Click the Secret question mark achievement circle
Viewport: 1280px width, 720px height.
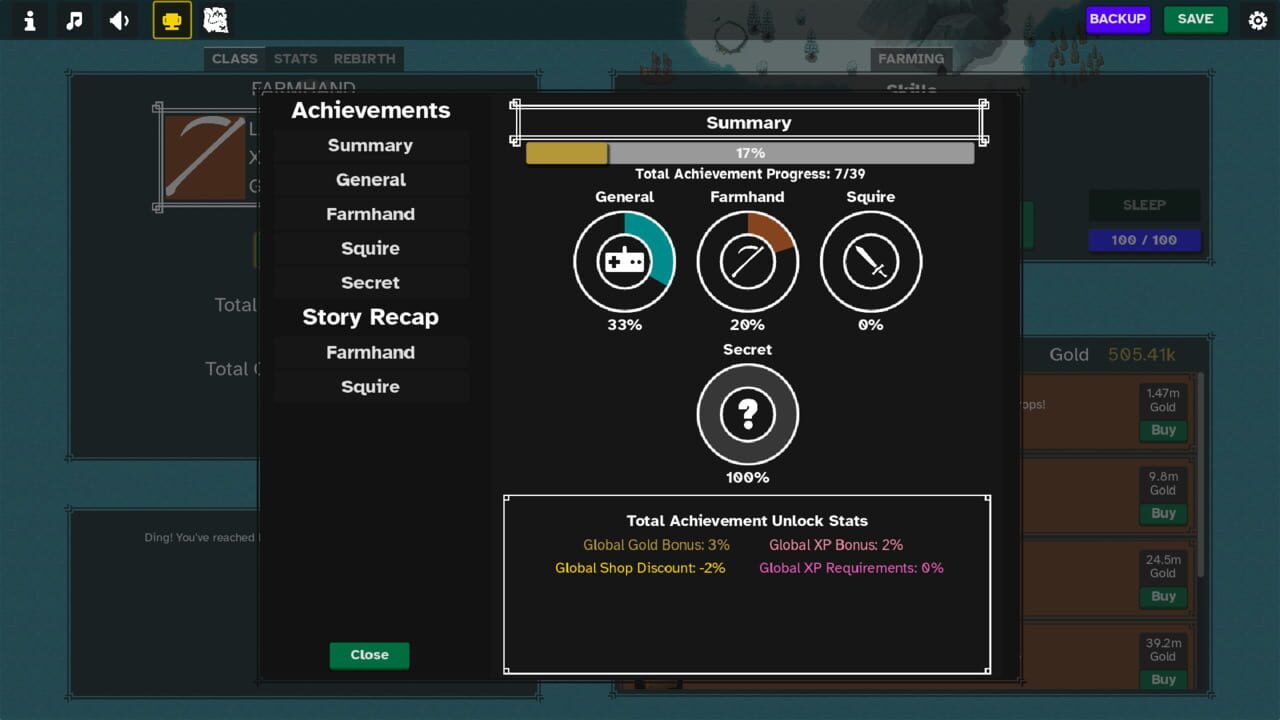point(747,414)
